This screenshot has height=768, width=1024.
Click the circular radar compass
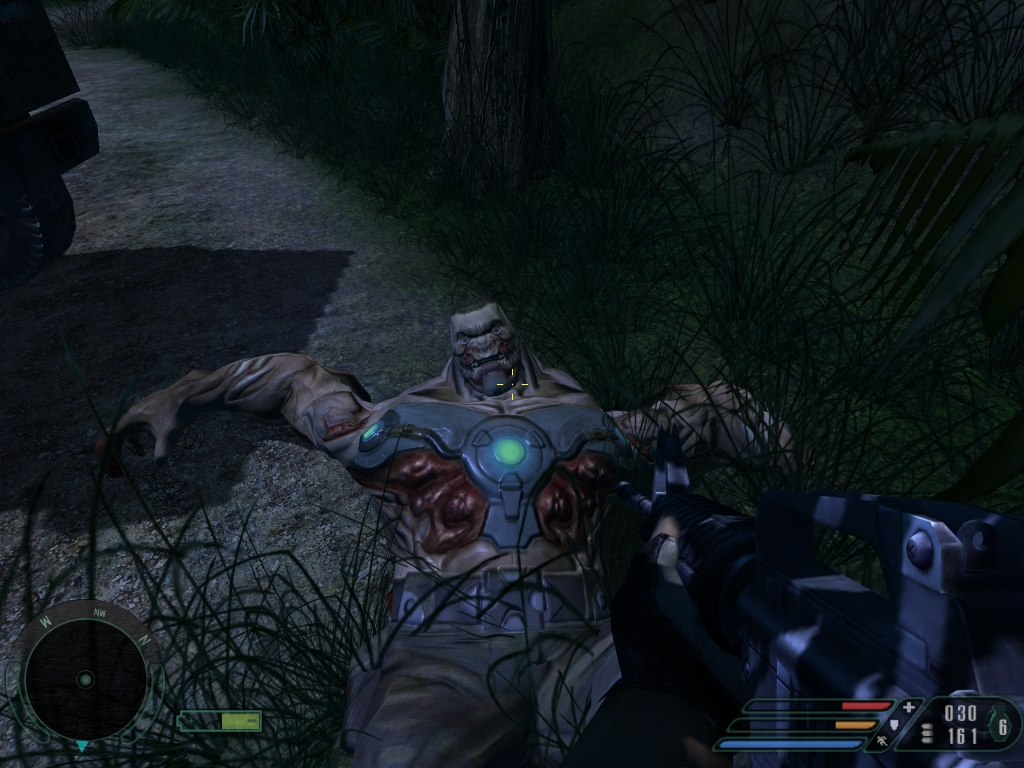(x=85, y=679)
